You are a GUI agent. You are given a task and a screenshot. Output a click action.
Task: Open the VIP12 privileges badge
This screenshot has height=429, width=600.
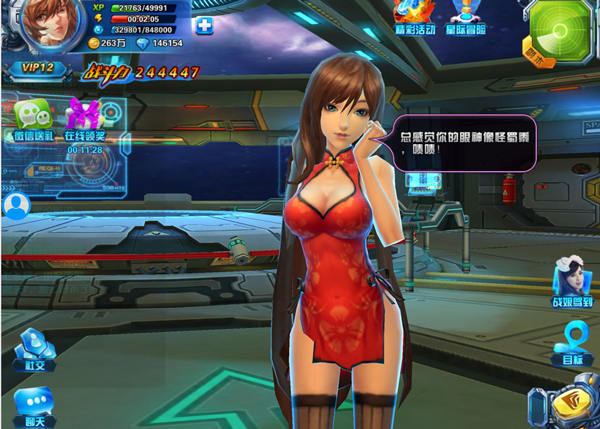(37, 69)
